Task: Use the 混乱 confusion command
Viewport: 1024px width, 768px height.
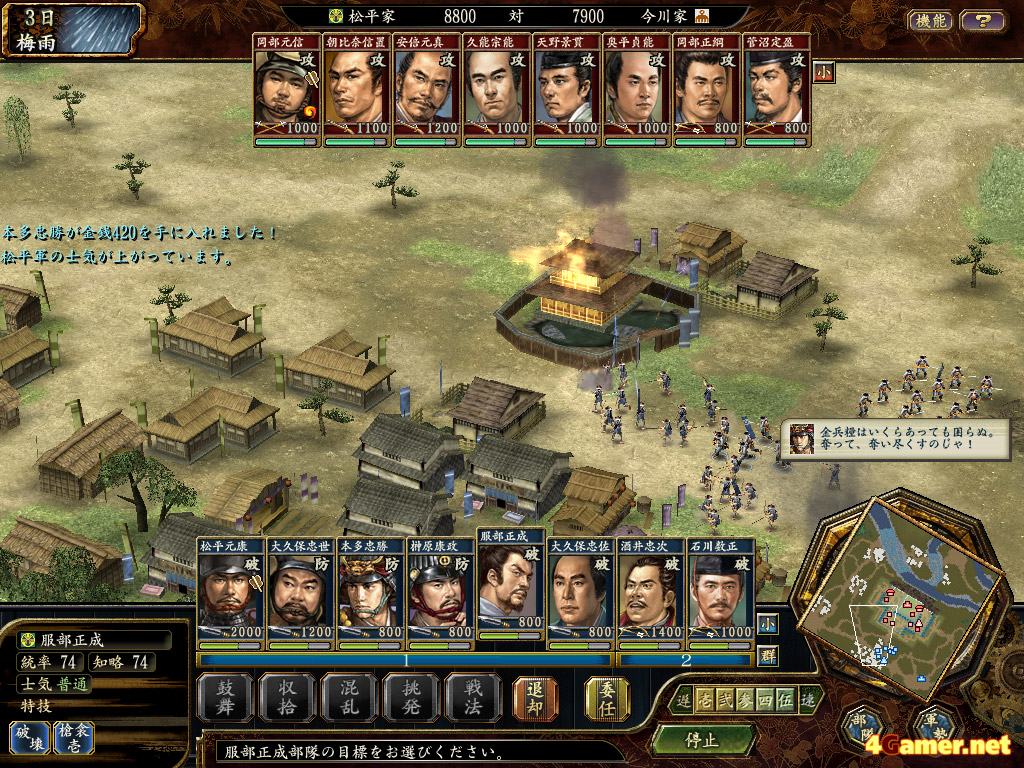Action: click(x=348, y=697)
